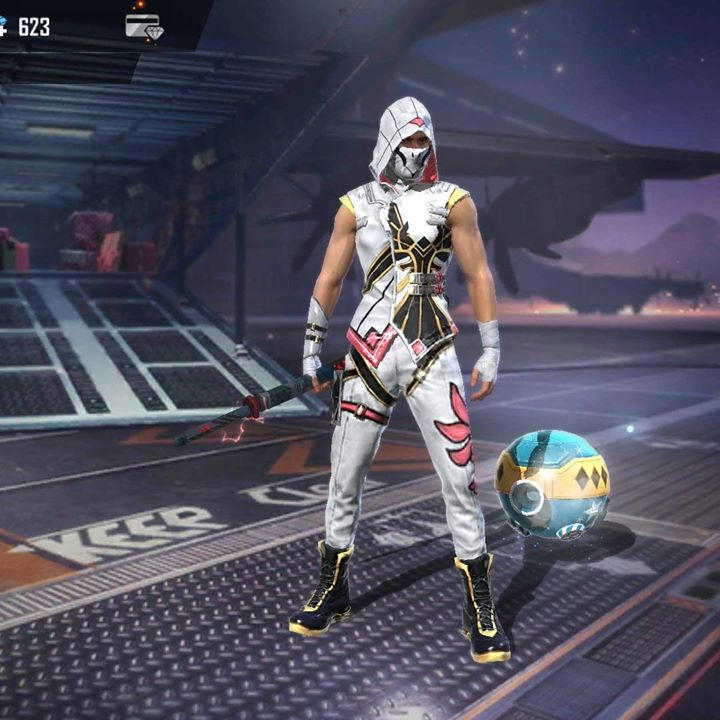Viewport: 720px width, 720px height.
Task: Open the diamond top-up card icon
Action: click(x=144, y=26)
